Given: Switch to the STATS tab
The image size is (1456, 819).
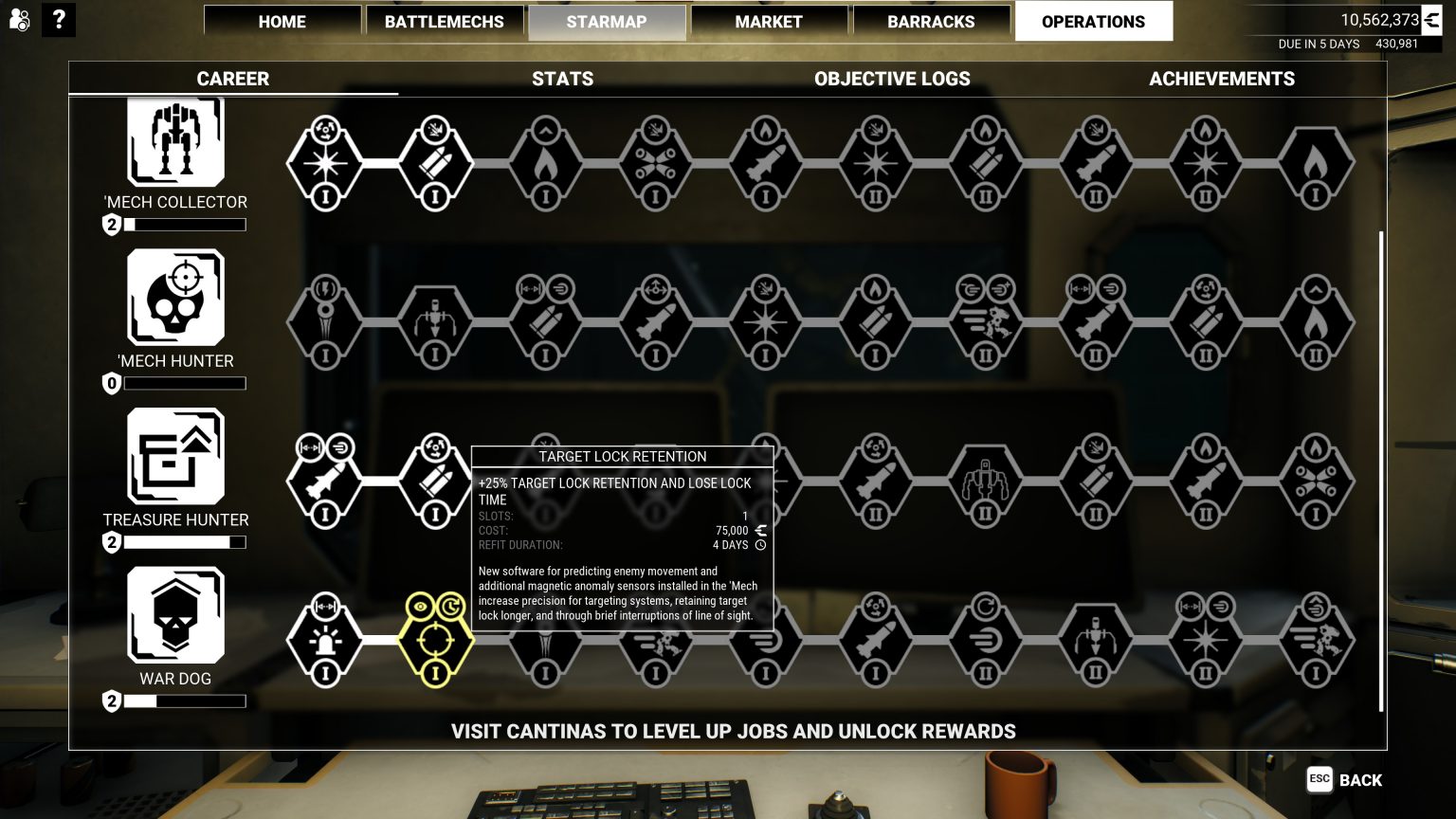Looking at the screenshot, I should click(x=562, y=79).
